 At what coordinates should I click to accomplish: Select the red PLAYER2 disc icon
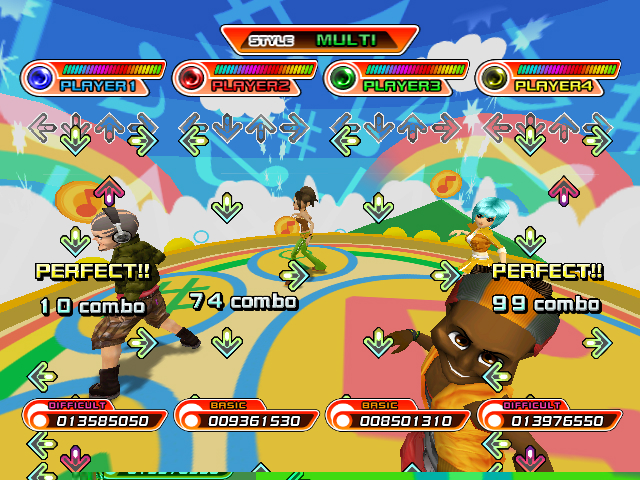point(192,77)
